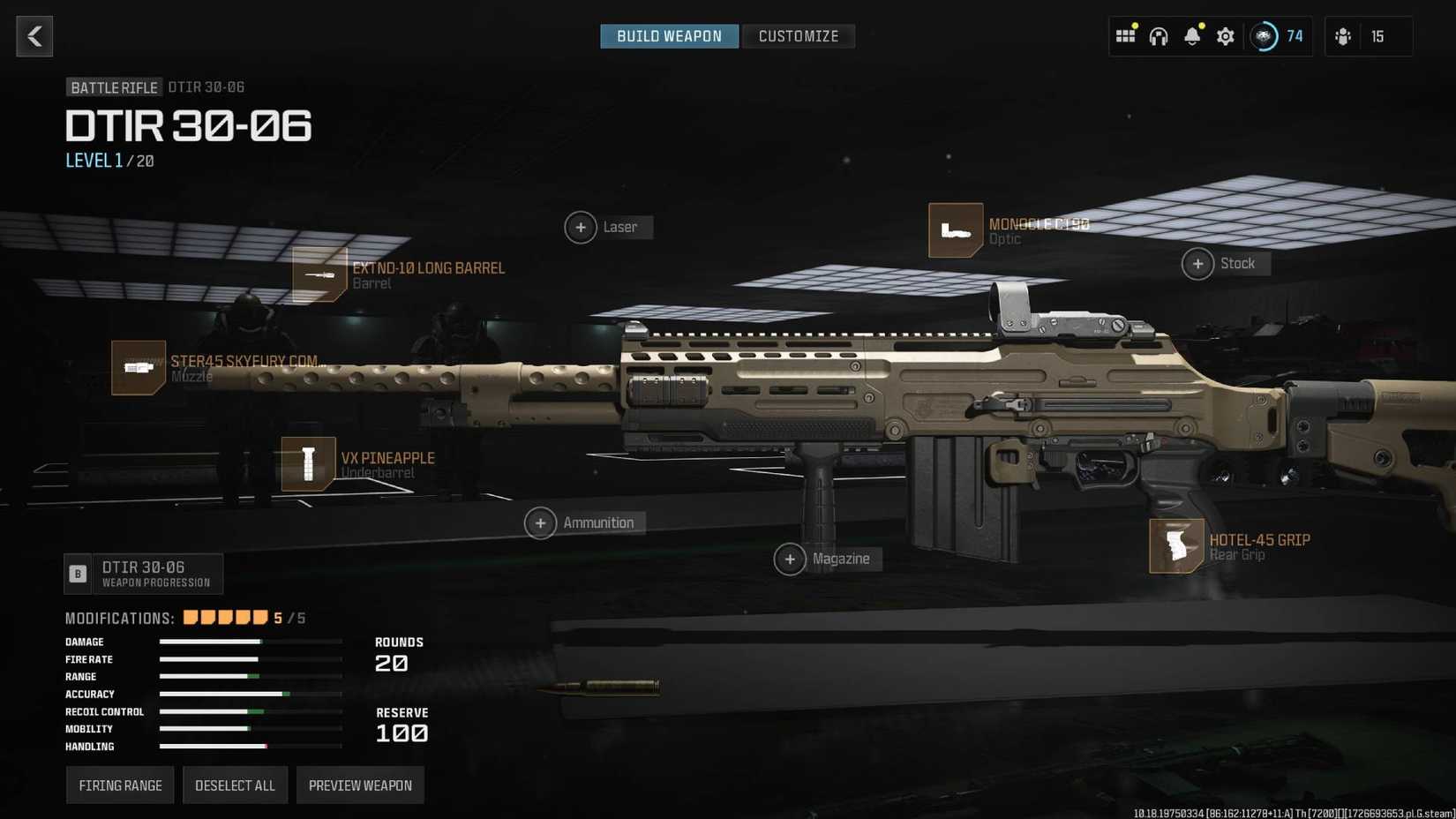This screenshot has height=819, width=1456.
Task: Click Deselect All to remove attachments
Action: (235, 785)
